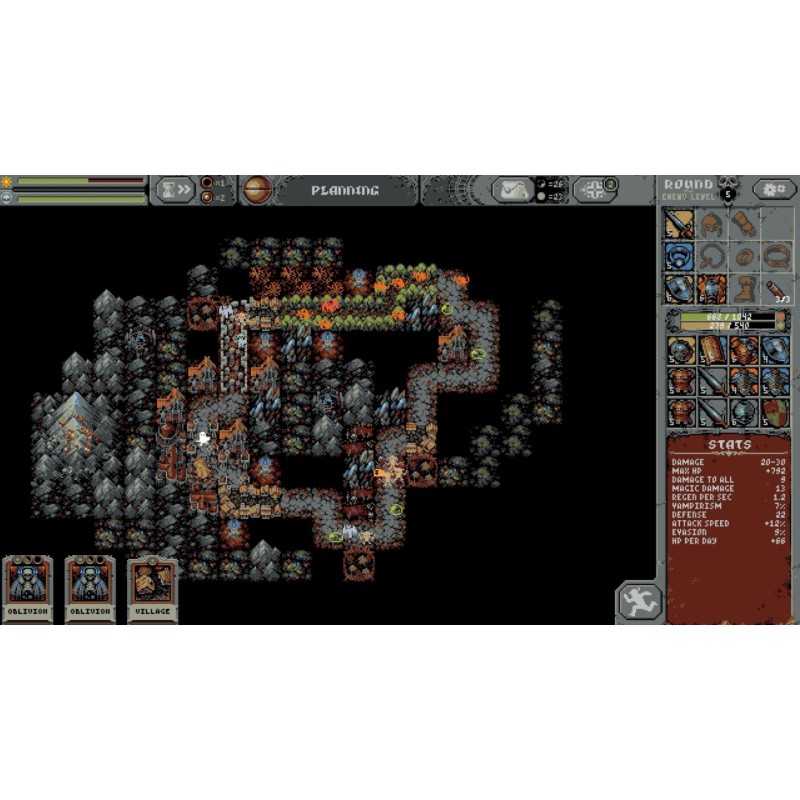This screenshot has height=800, width=800.
Task: Select the equipped blue shield slot
Action: pos(680,289)
